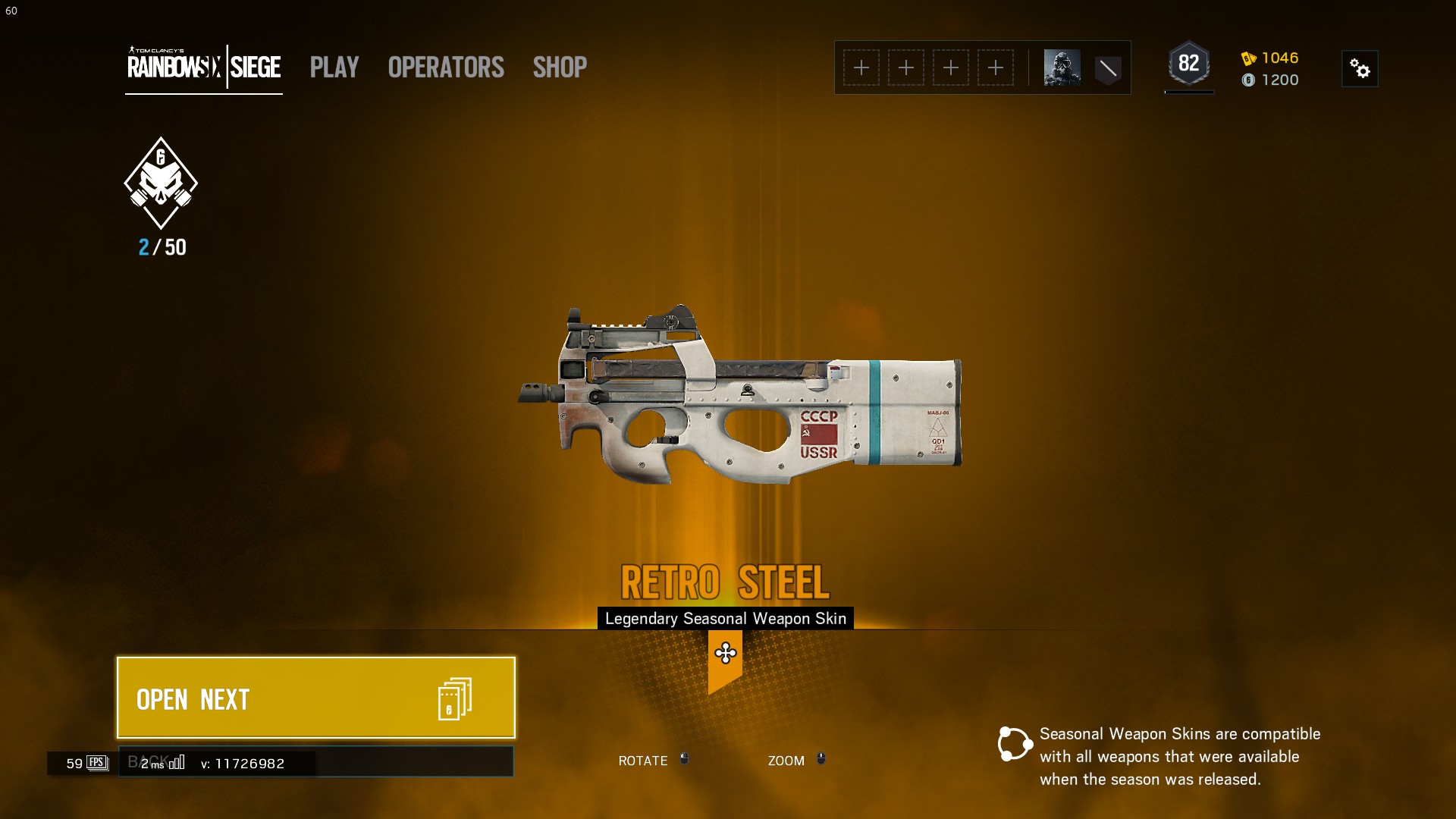Open the SHOP section
1456x819 pixels.
[560, 67]
